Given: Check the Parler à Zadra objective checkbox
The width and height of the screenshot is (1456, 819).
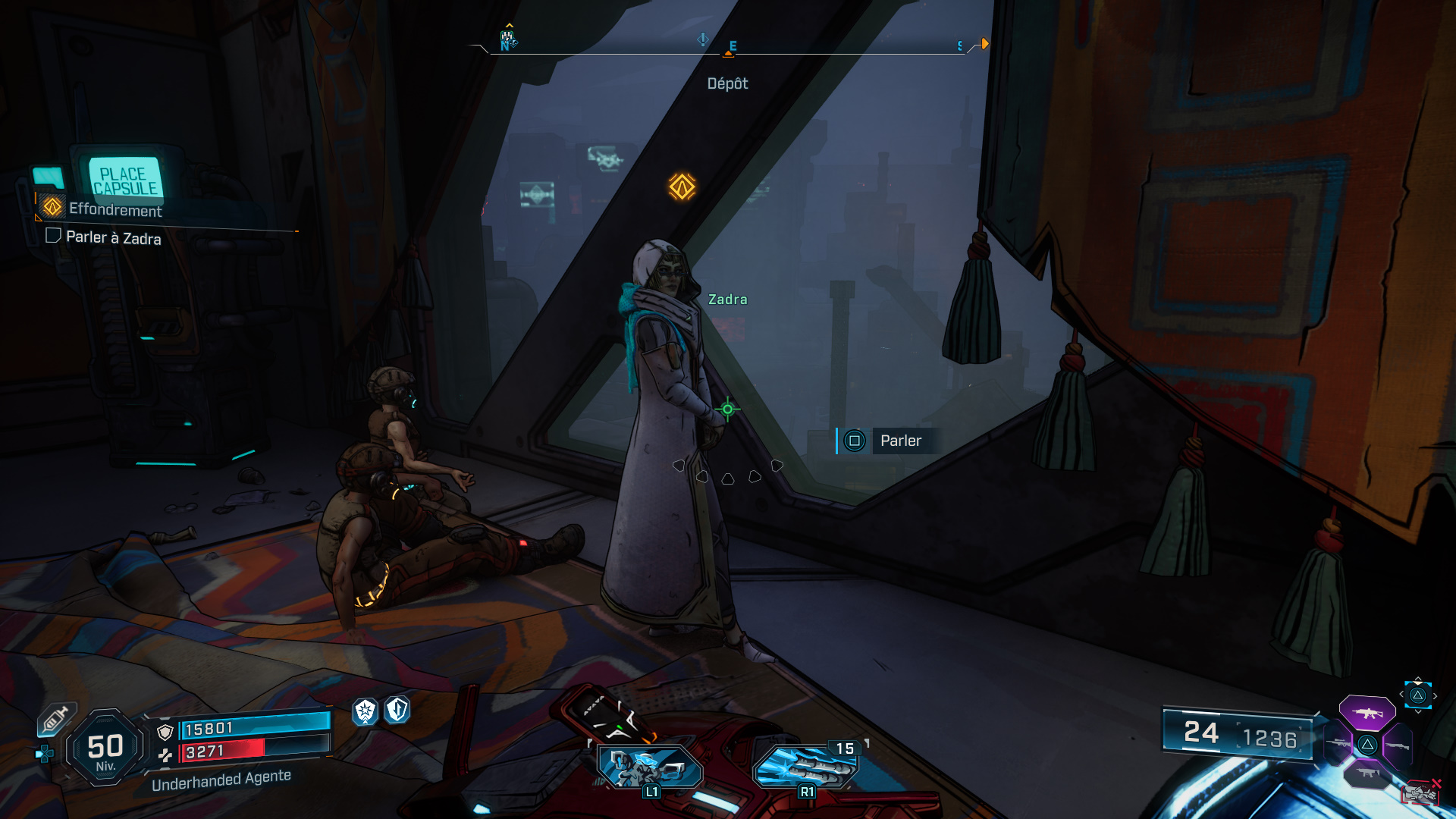Looking at the screenshot, I should pyautogui.click(x=52, y=237).
